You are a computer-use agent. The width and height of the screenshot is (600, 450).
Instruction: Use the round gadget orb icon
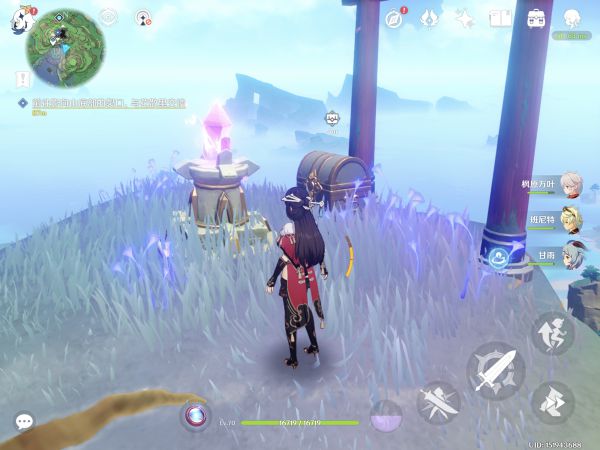tap(195, 414)
